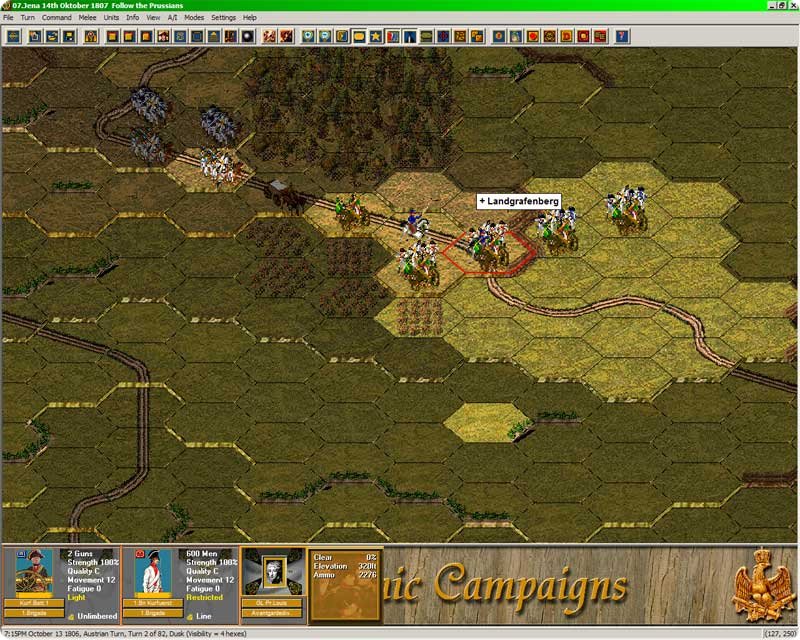This screenshot has height=640, width=800.
Task: Open the Modes menu
Action: point(194,18)
